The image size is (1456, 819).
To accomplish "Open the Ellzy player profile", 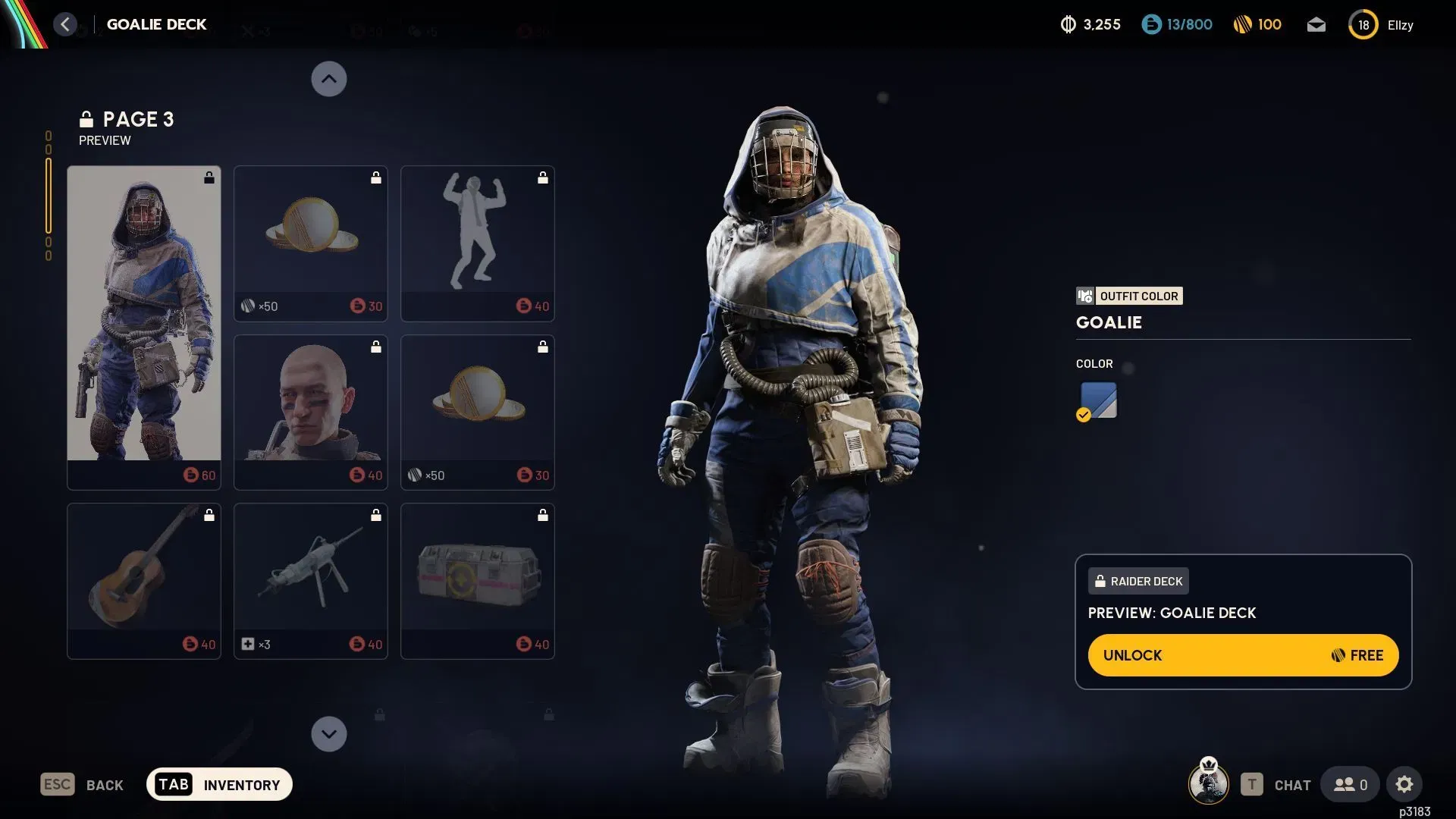I will pyautogui.click(x=1382, y=25).
